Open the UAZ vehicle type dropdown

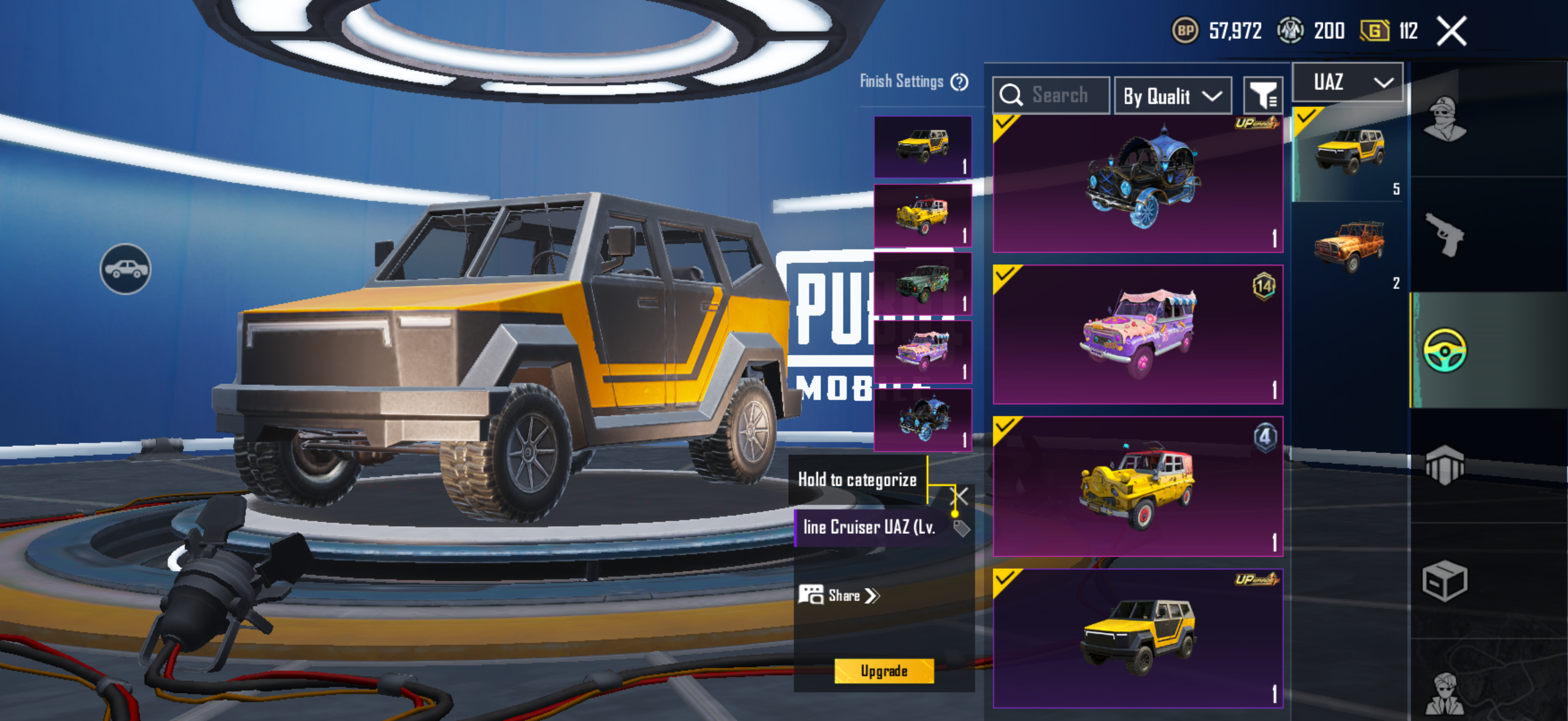tap(1347, 82)
